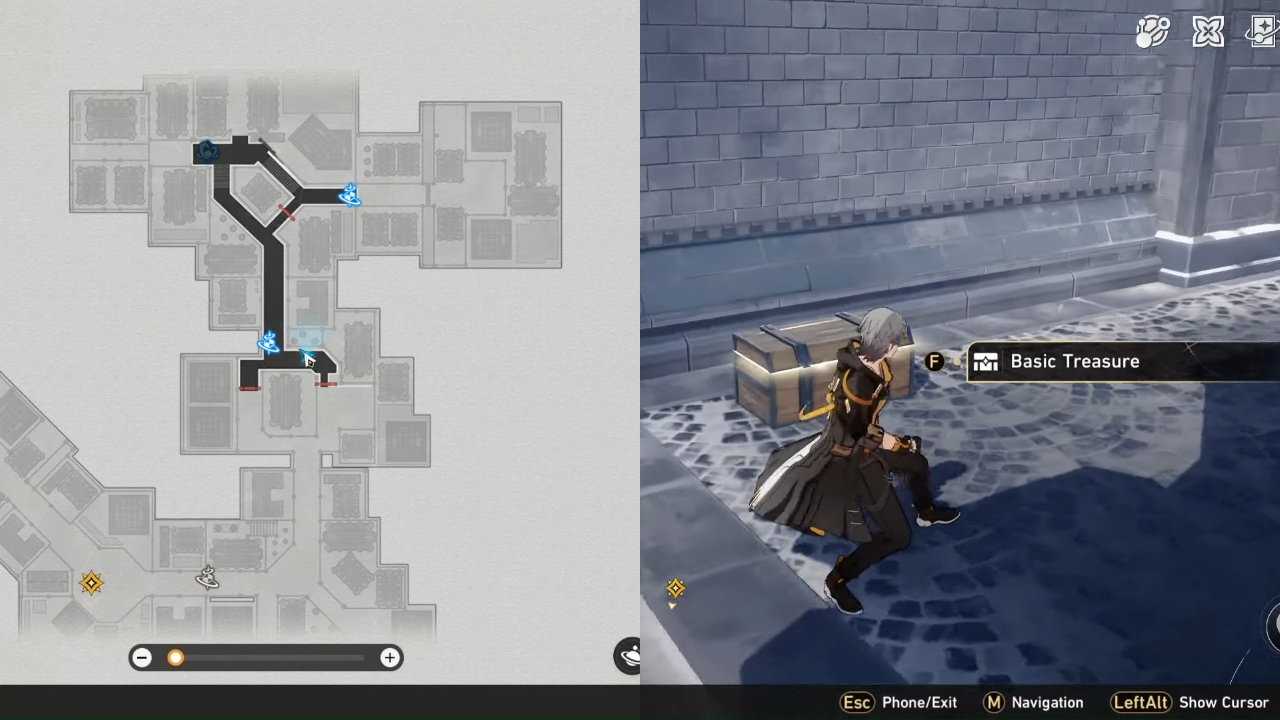Zoom out using the minus button

(x=141, y=657)
